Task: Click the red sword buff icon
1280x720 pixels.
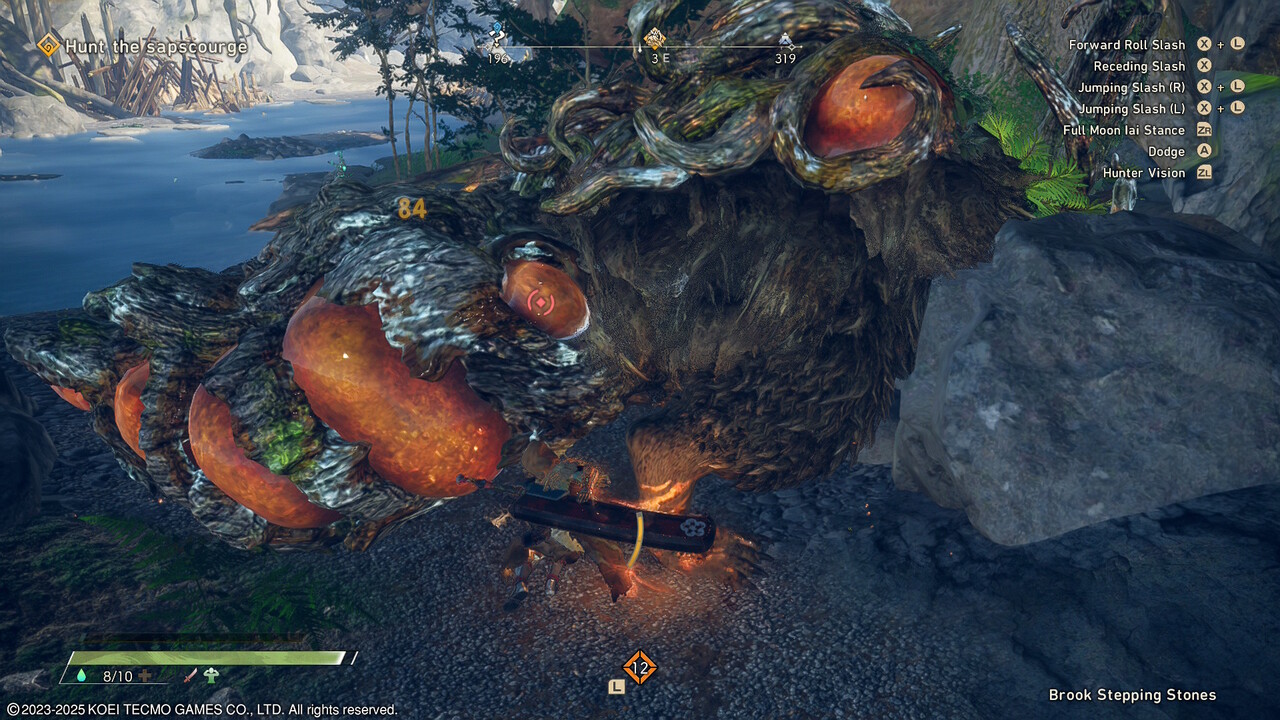Action: (x=190, y=676)
